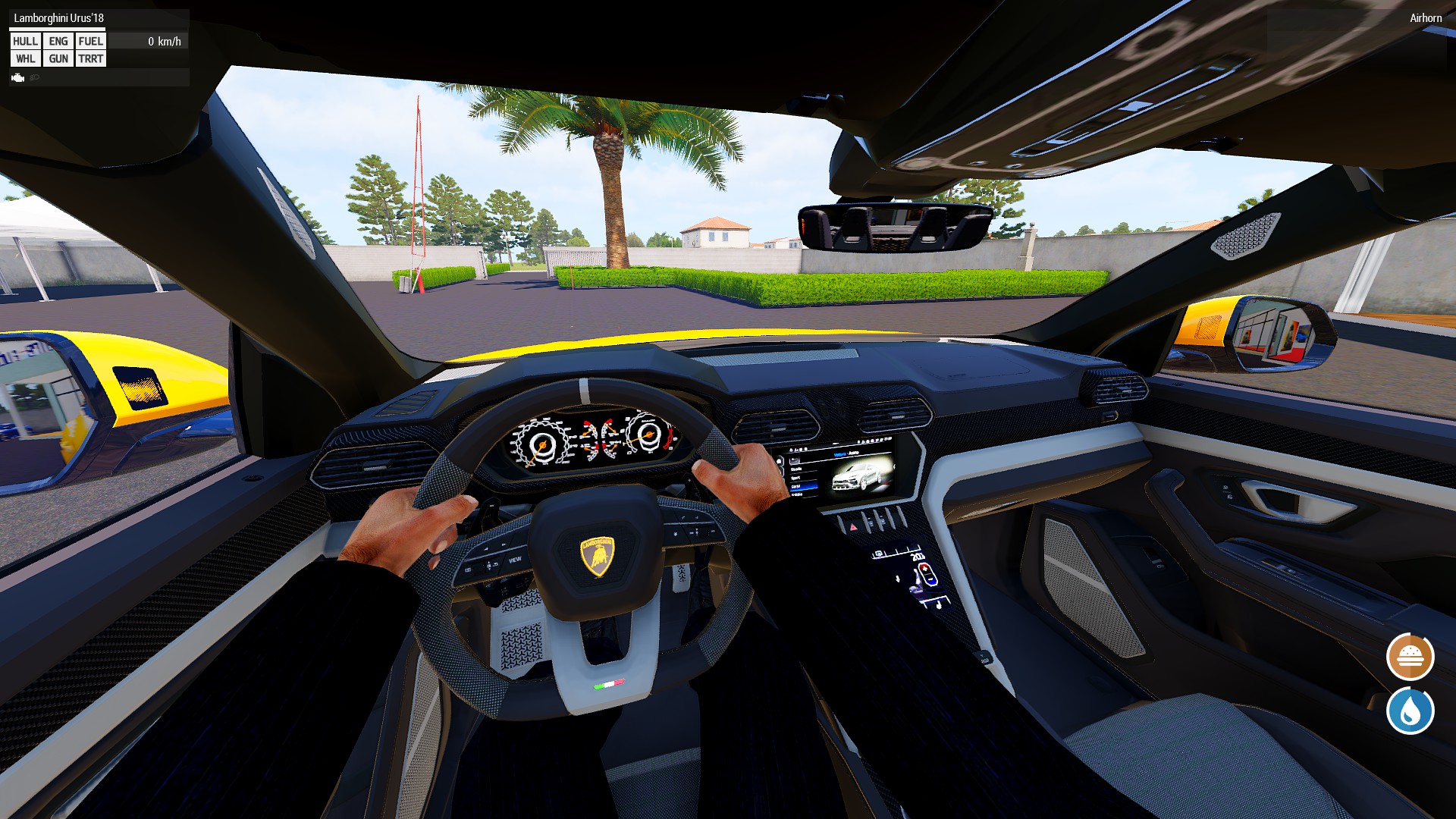Click the small engine icon
Screen dimensions: 1456x819
click(x=18, y=77)
